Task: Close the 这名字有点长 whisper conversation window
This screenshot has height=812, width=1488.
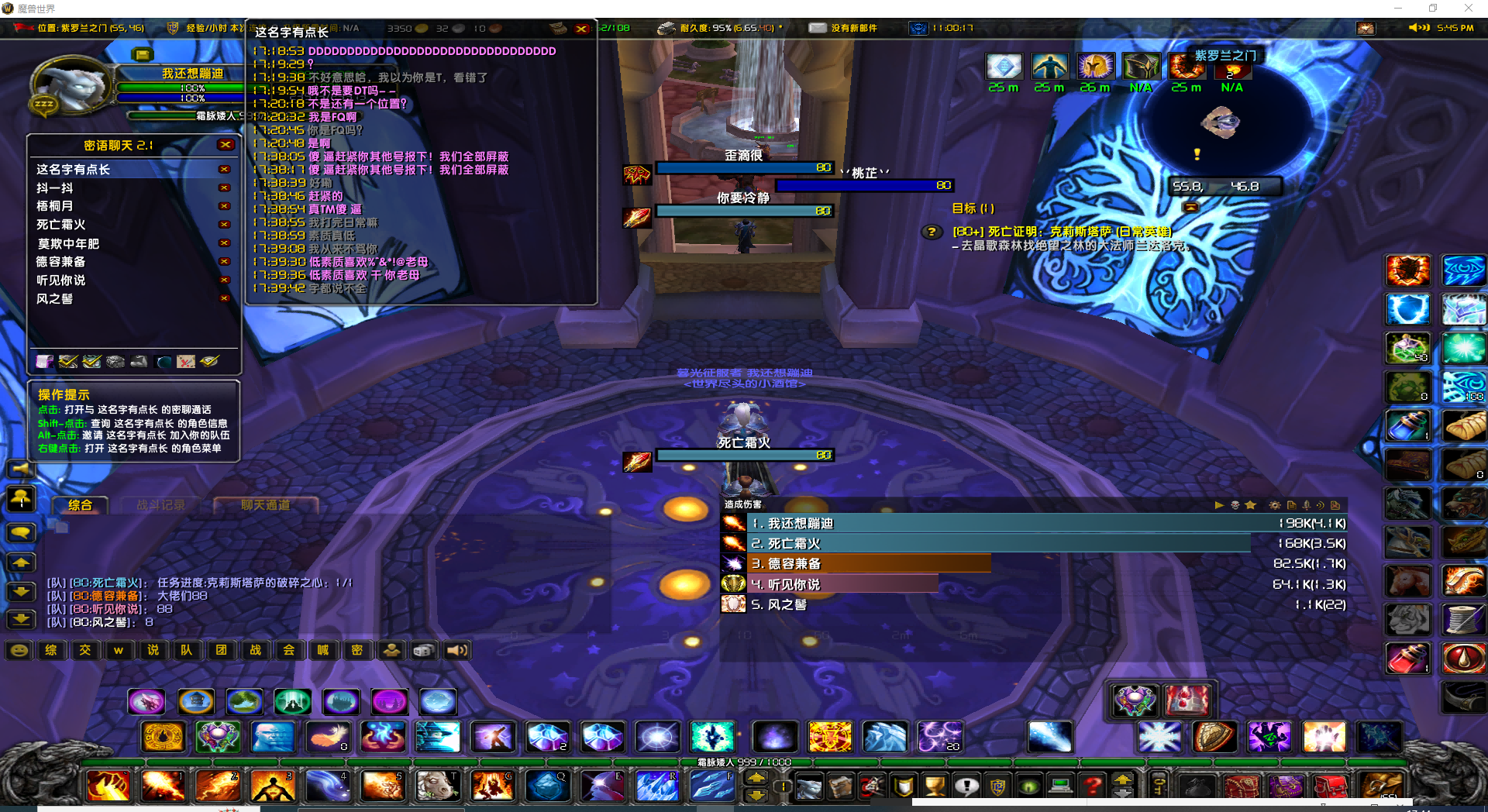Action: click(581, 29)
